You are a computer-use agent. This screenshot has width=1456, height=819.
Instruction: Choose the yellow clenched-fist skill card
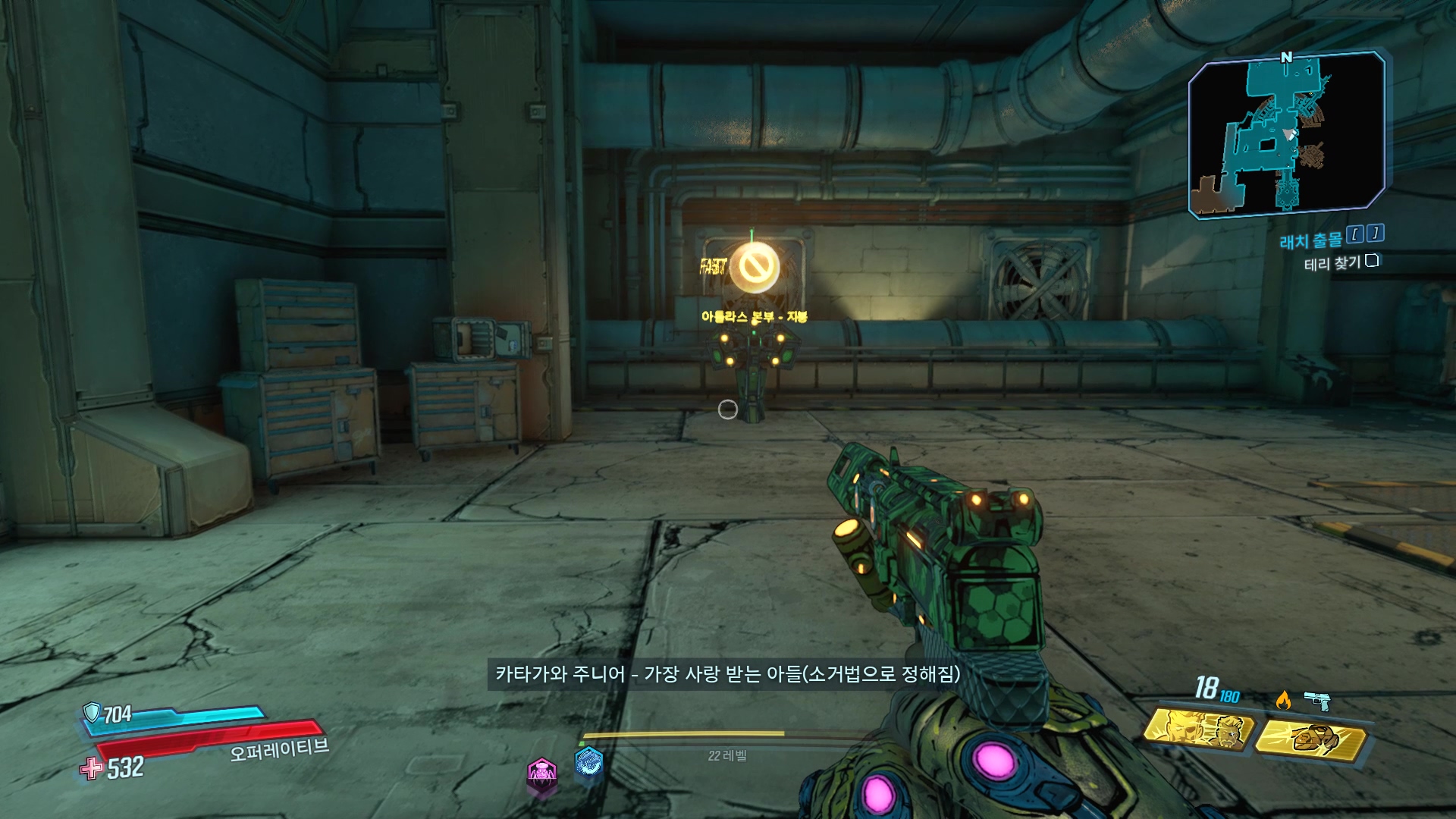[x=1313, y=738]
